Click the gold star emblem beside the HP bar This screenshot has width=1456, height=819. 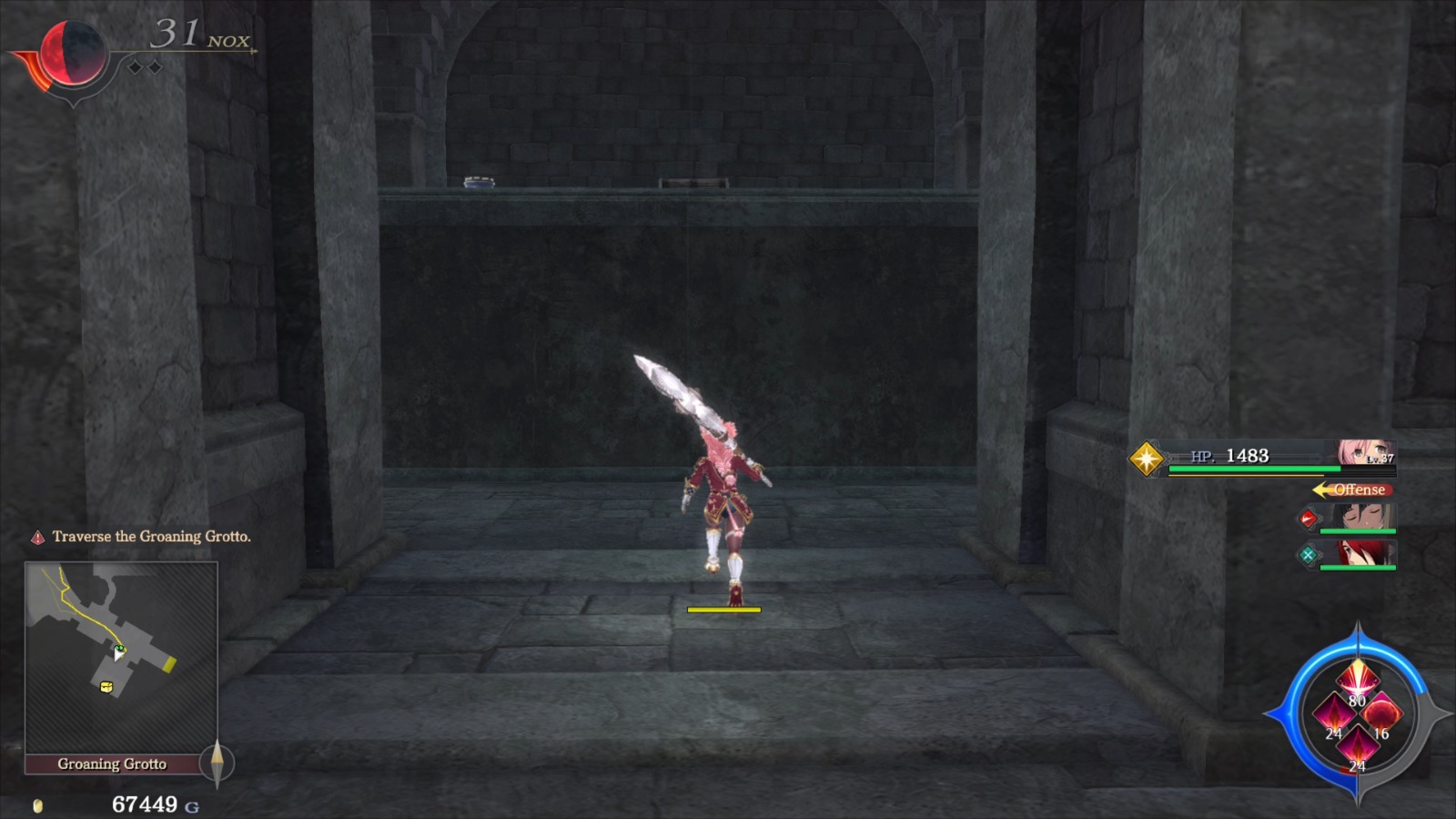point(1146,457)
